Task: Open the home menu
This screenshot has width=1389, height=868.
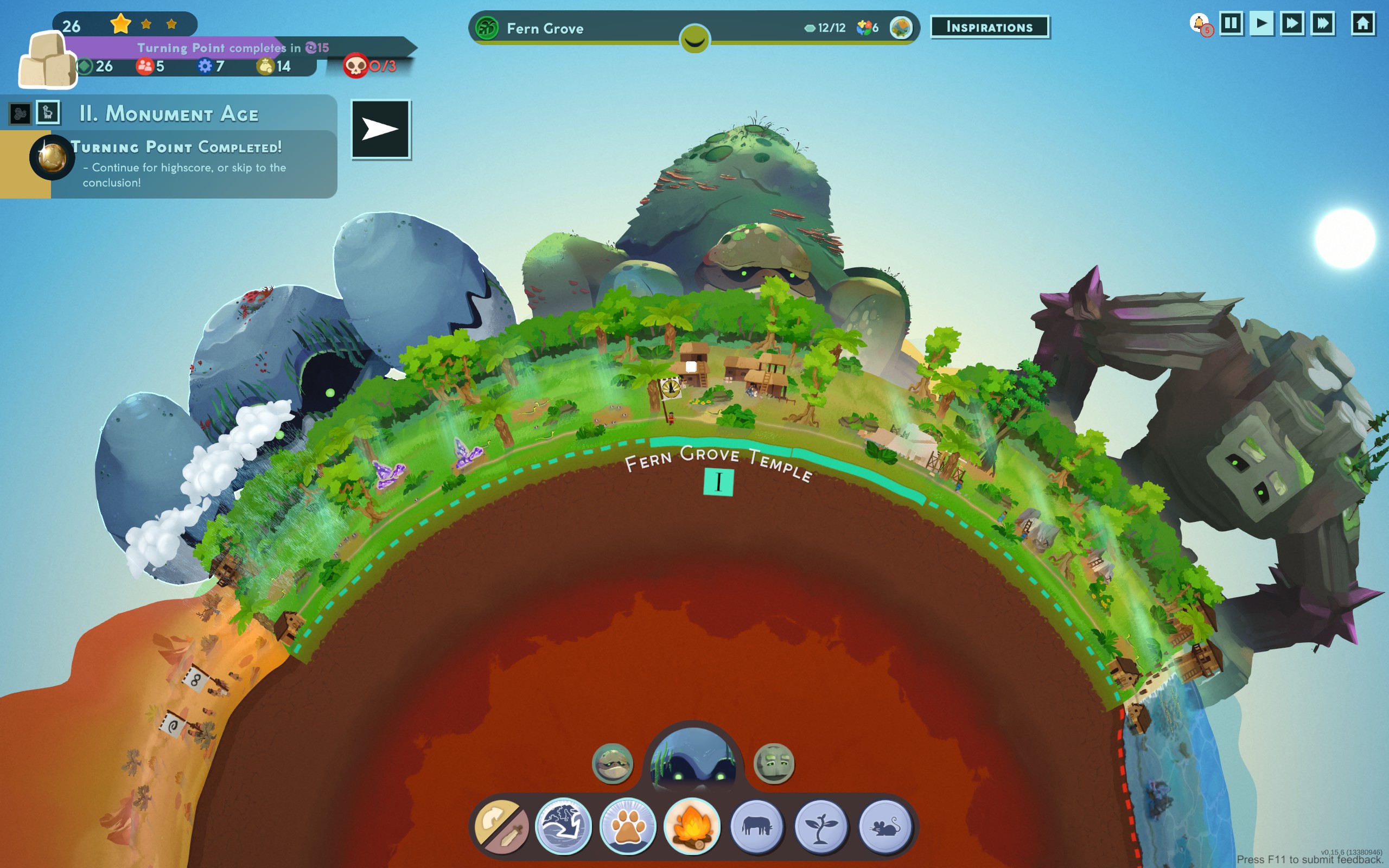Action: 1362,24
